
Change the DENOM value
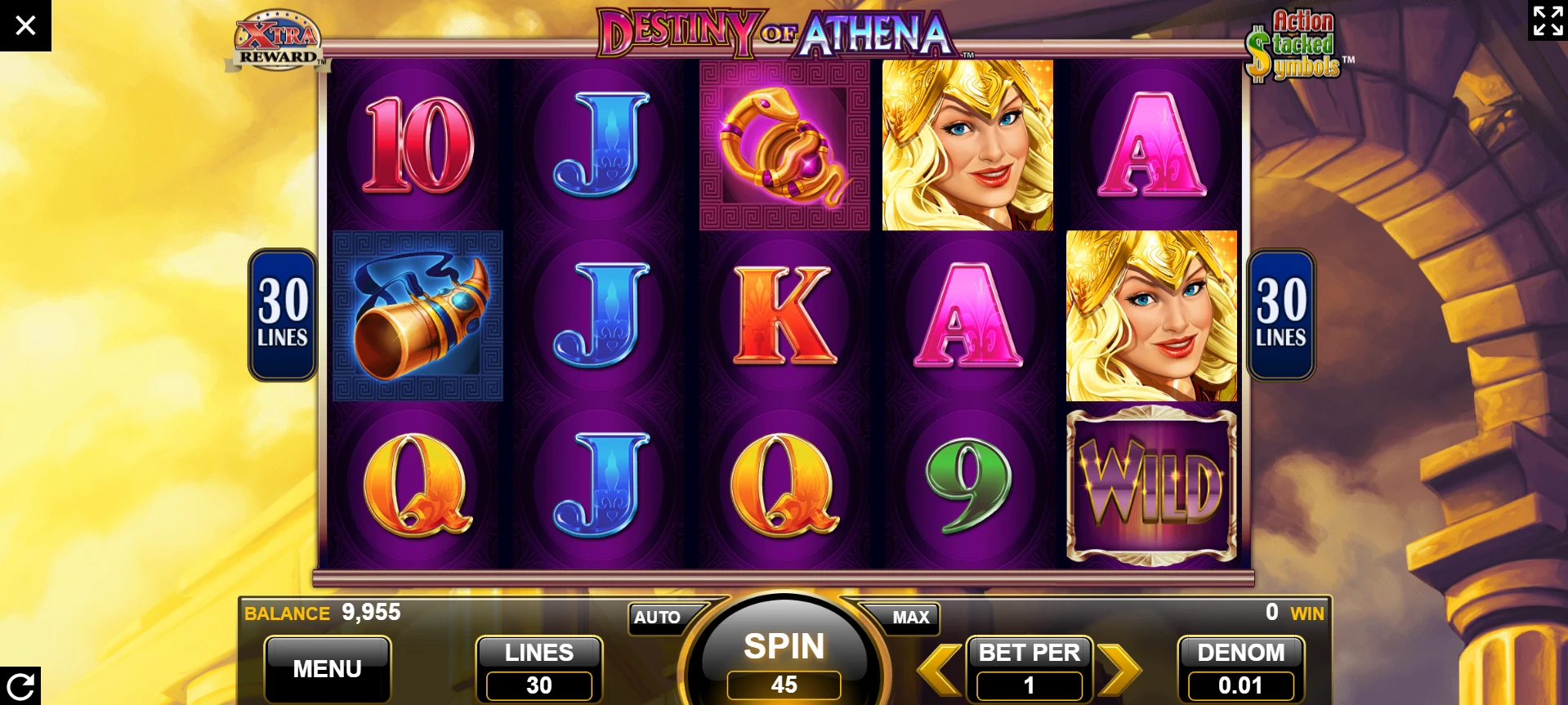1240,668
